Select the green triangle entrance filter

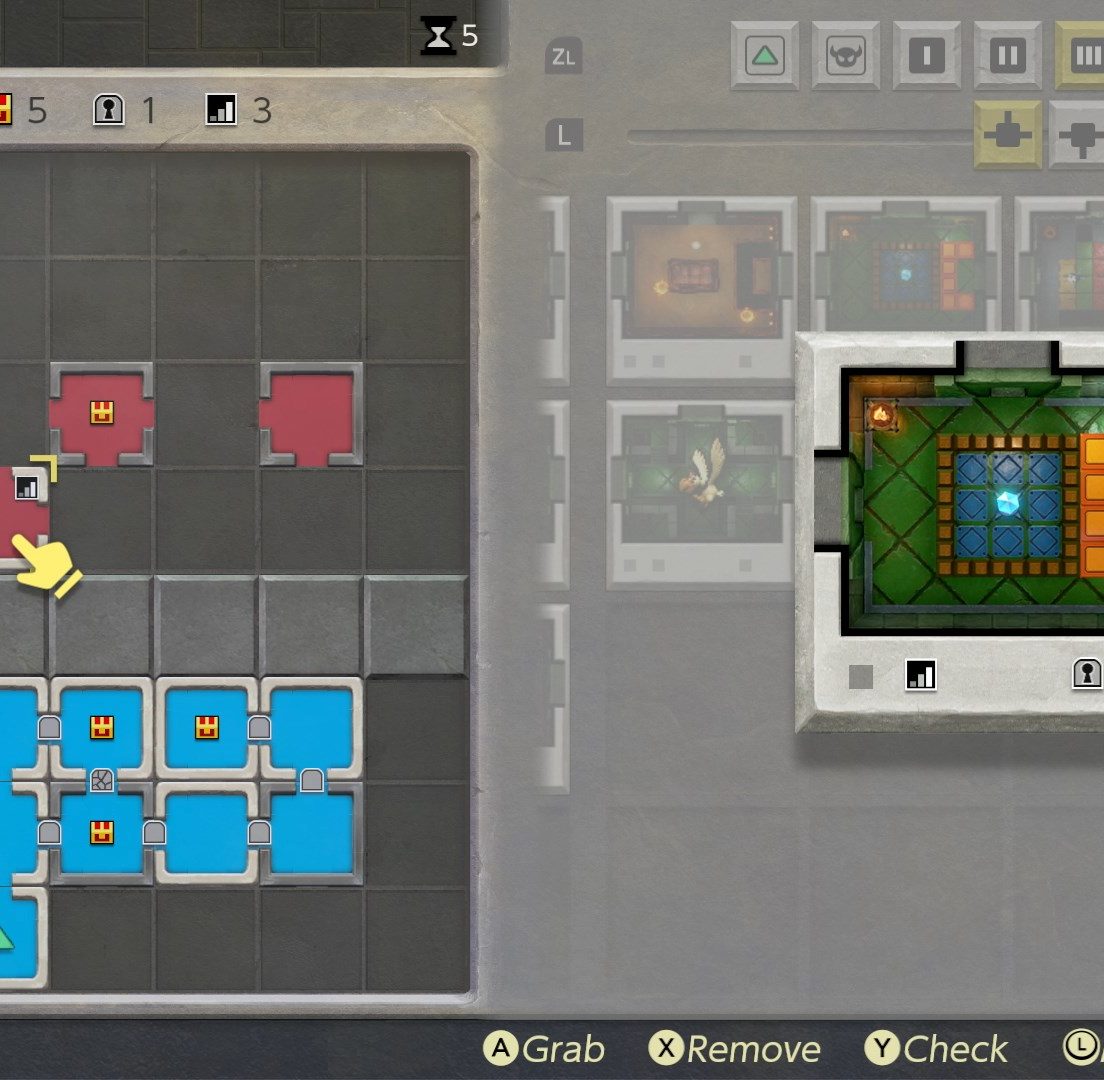(x=765, y=56)
